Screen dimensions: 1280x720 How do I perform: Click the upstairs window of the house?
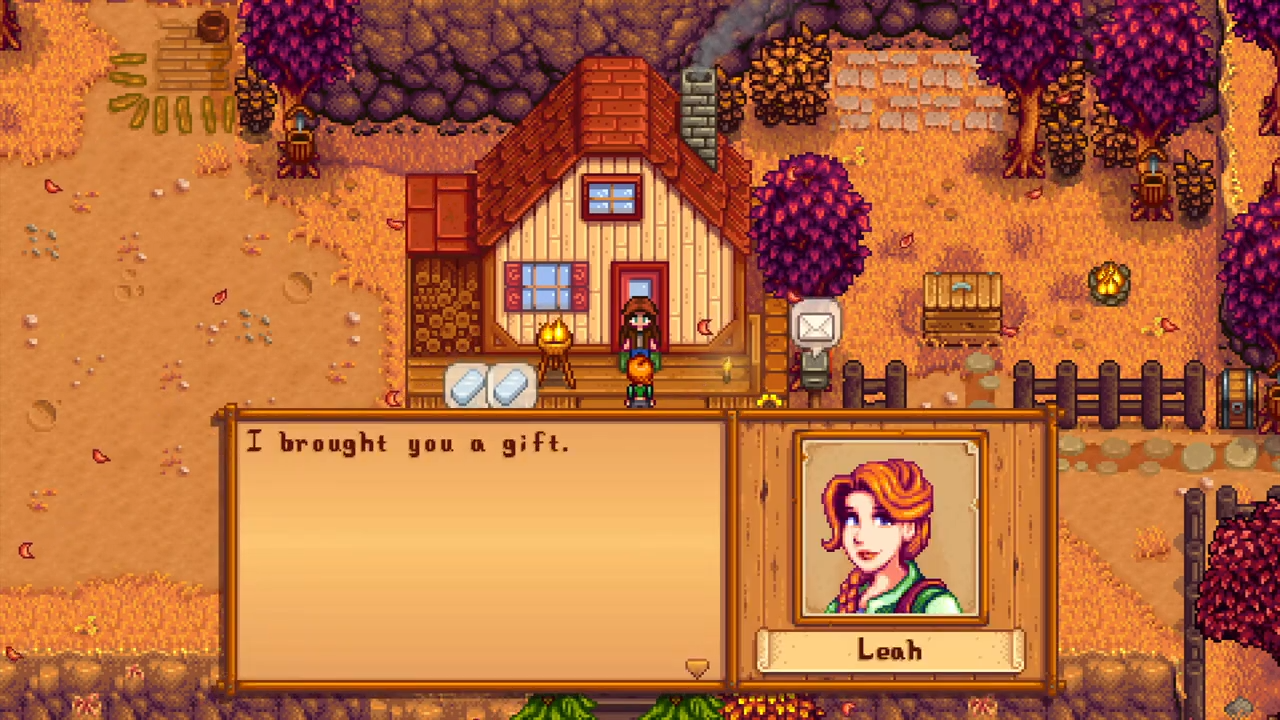click(x=612, y=197)
